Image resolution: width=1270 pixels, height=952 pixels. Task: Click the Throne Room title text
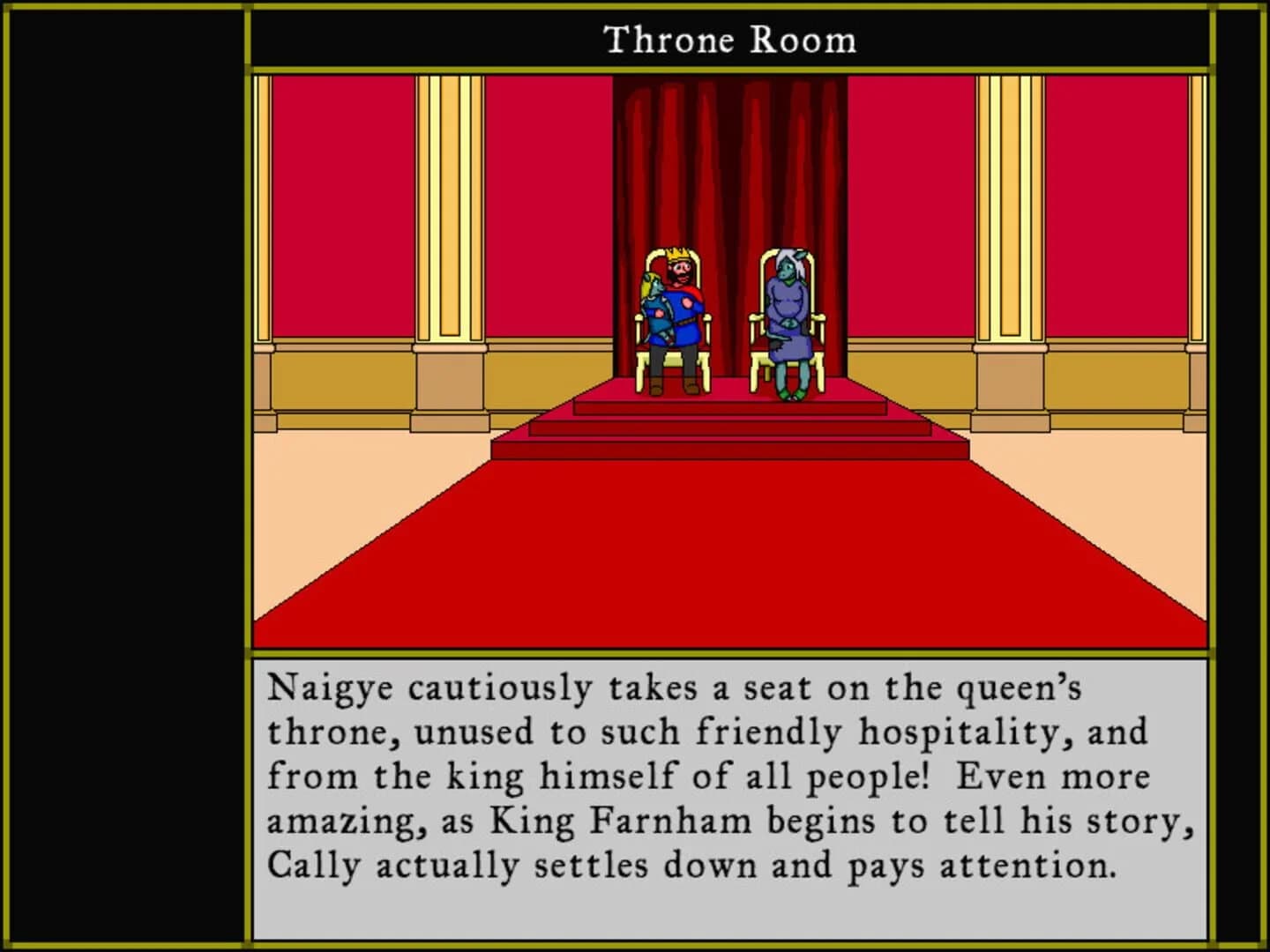pos(730,39)
